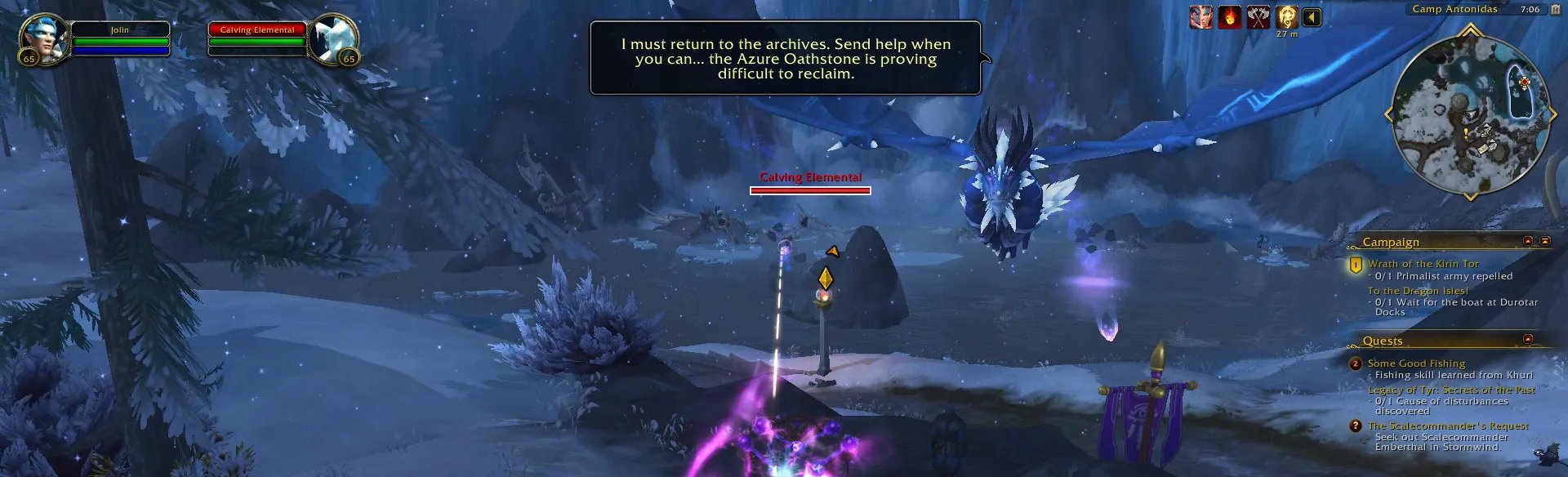Select the Calving Elemental target portrait
Image resolution: width=1568 pixels, height=477 pixels.
click(x=333, y=38)
